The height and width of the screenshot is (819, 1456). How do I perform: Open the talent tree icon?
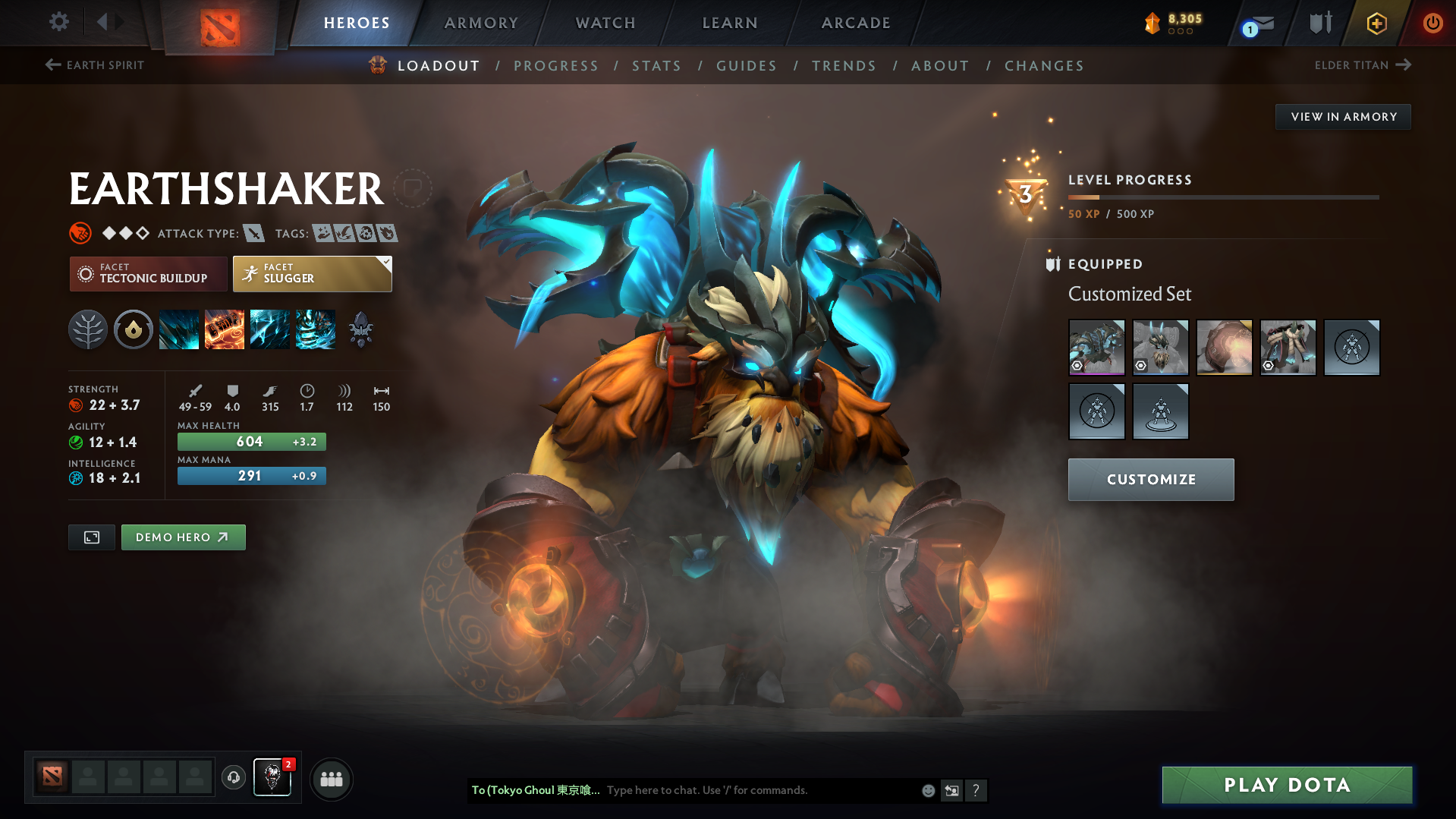[x=88, y=329]
